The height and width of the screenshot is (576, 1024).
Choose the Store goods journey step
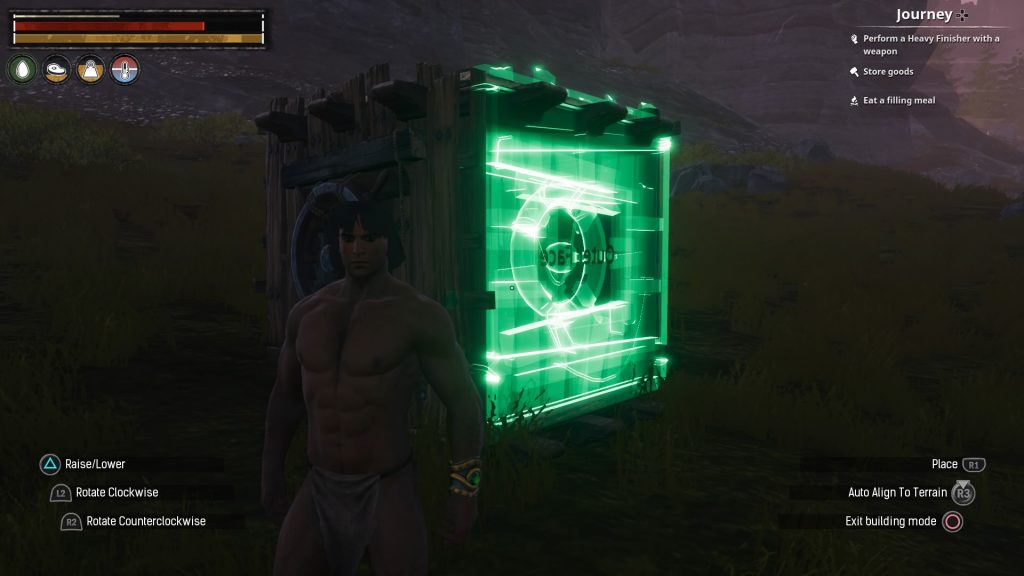tap(887, 72)
